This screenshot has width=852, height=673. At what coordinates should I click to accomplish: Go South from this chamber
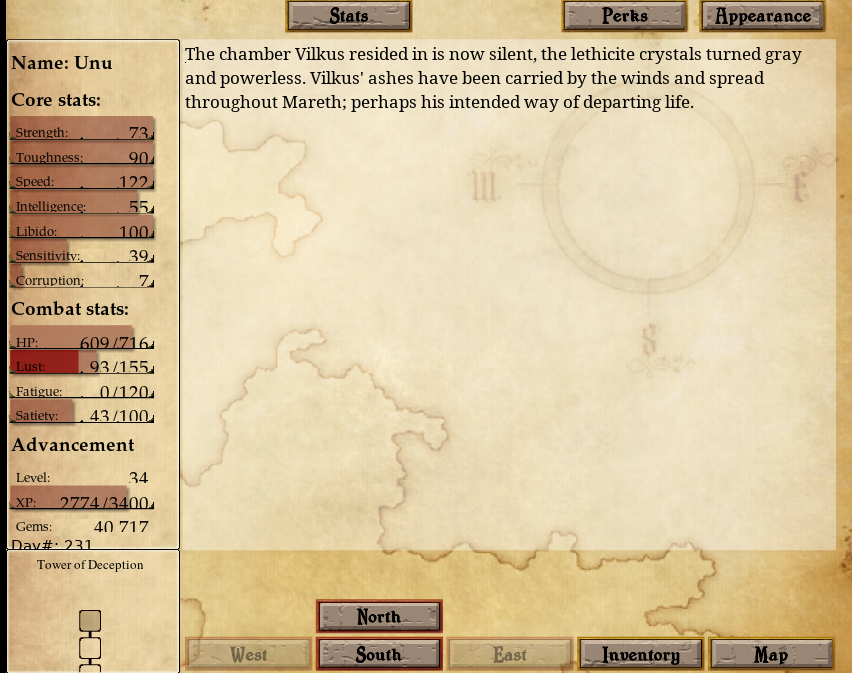coord(379,655)
